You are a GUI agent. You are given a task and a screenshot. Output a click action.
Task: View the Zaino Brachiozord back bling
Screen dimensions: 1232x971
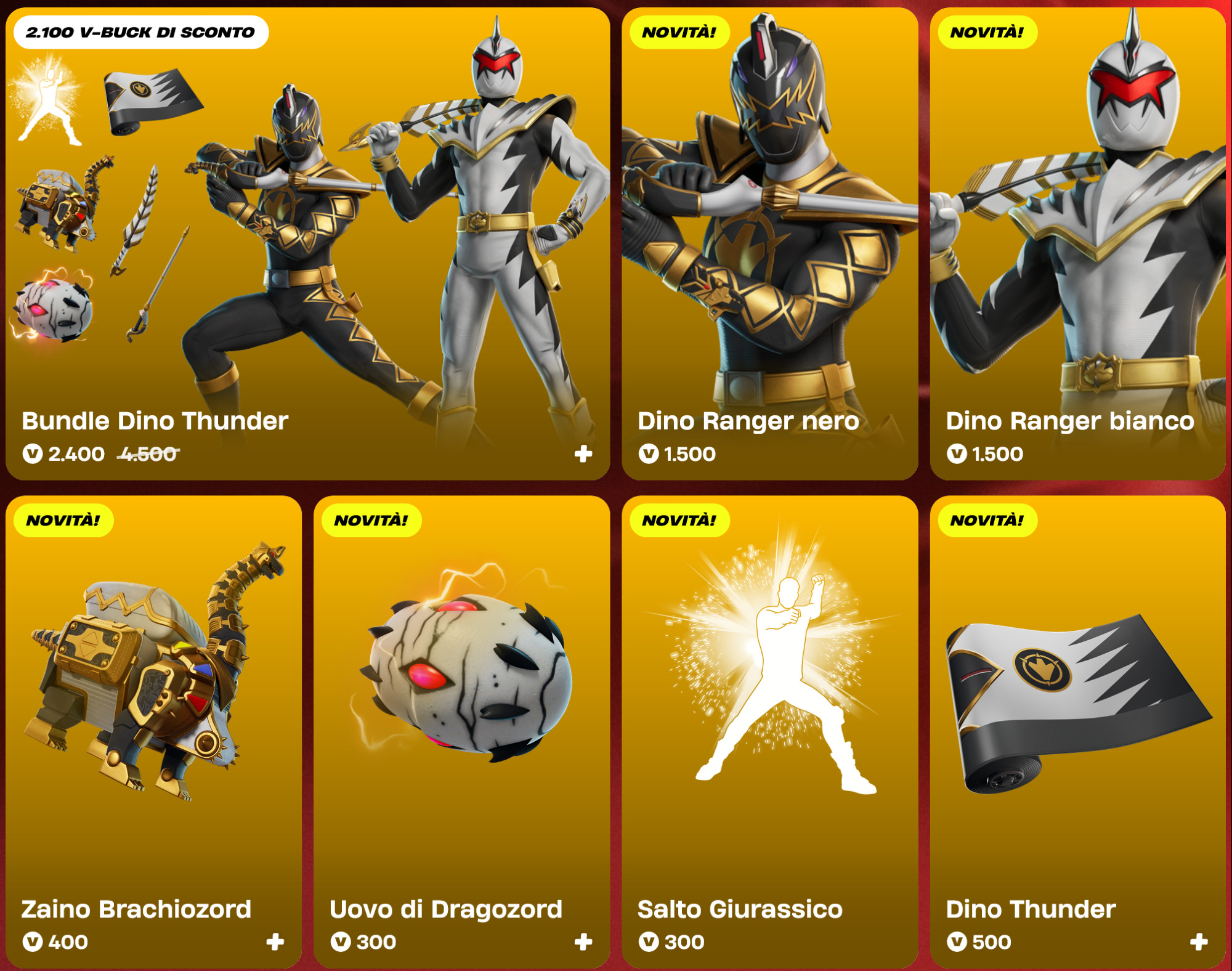(x=153, y=709)
